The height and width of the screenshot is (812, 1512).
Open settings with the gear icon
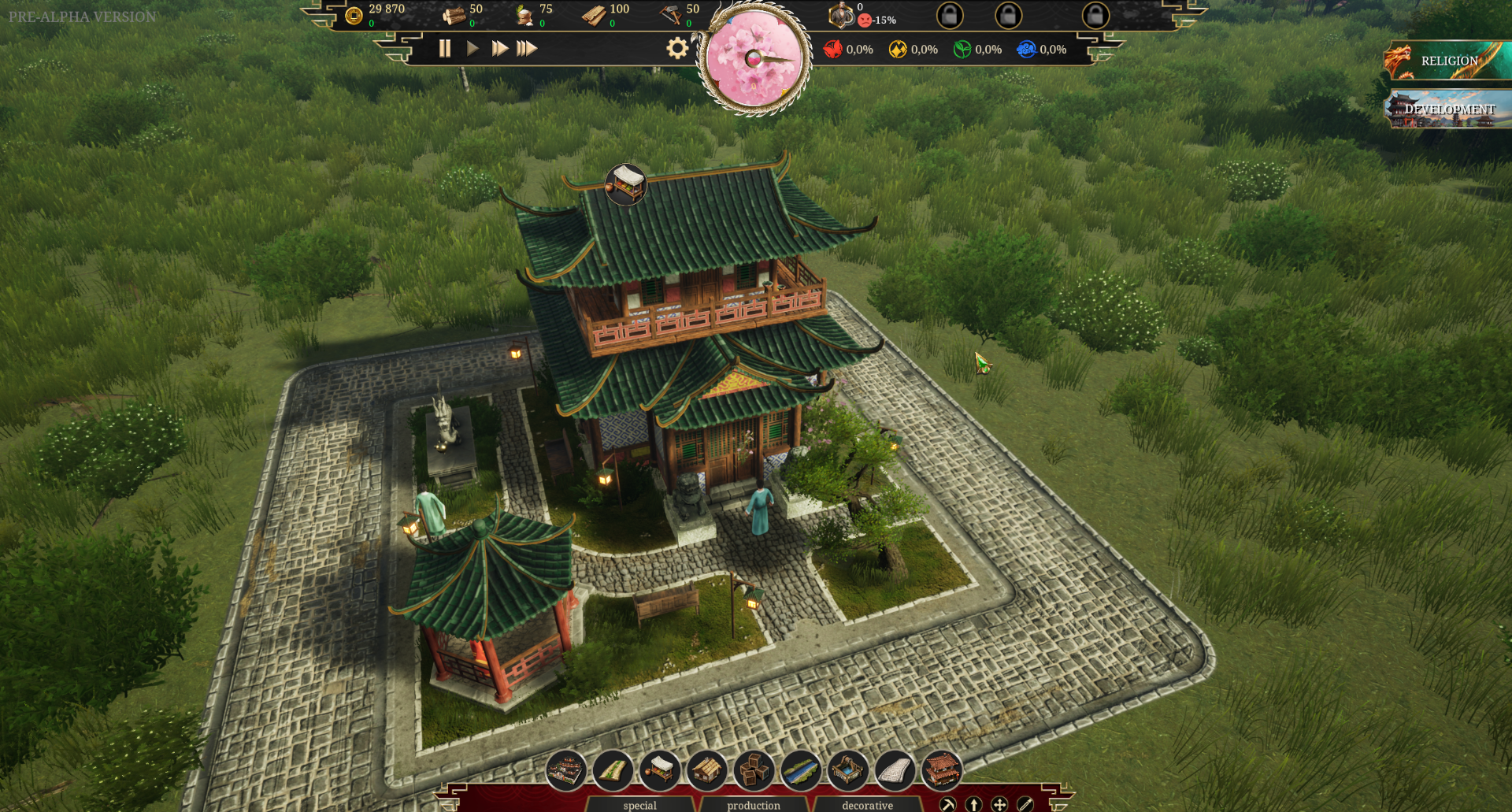(677, 49)
